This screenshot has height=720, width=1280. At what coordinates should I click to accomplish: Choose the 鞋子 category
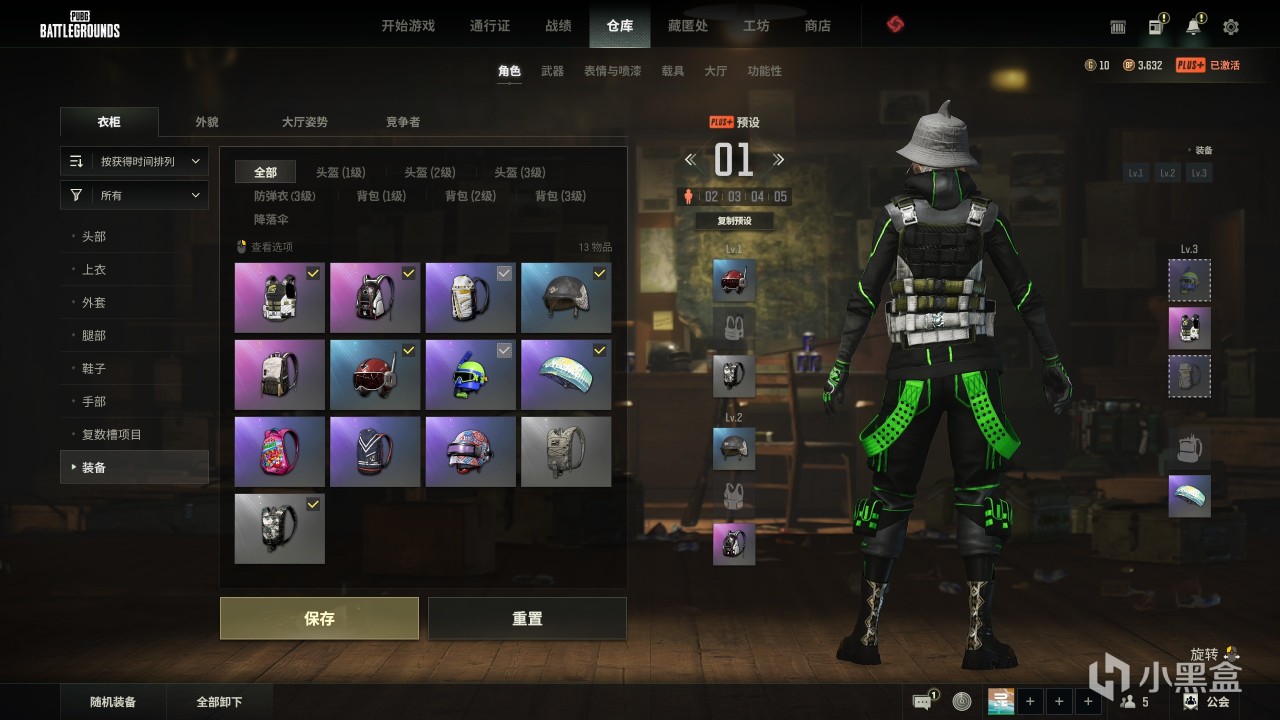point(94,369)
